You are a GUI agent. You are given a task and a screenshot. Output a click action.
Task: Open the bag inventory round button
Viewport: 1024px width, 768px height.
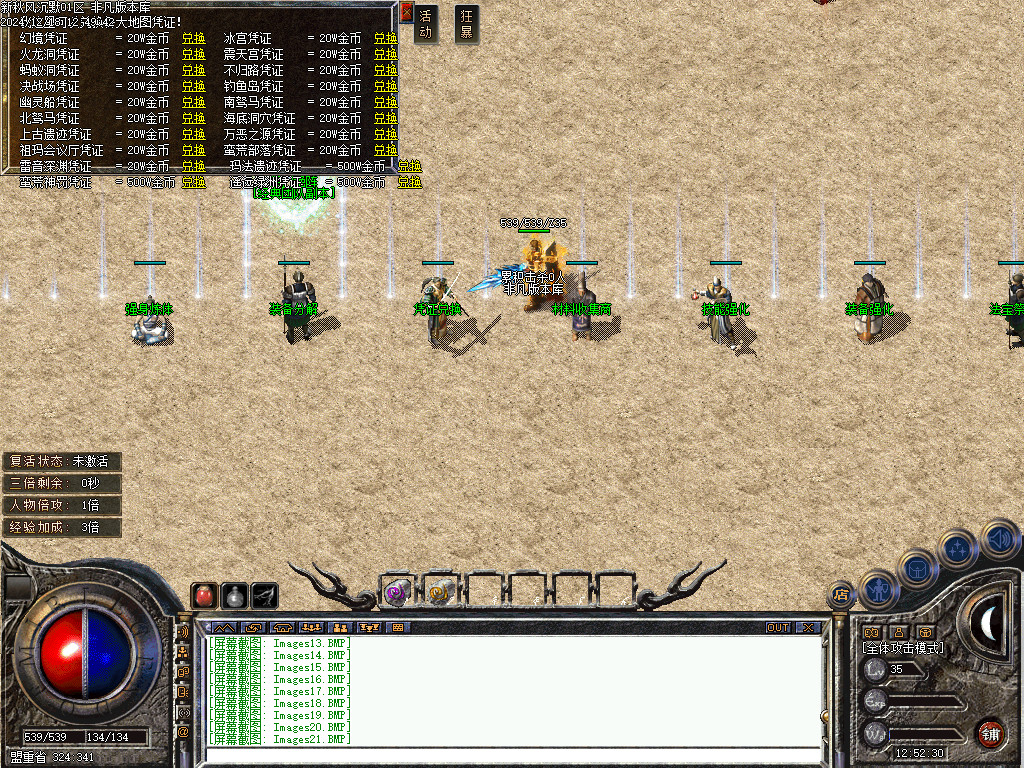917,567
